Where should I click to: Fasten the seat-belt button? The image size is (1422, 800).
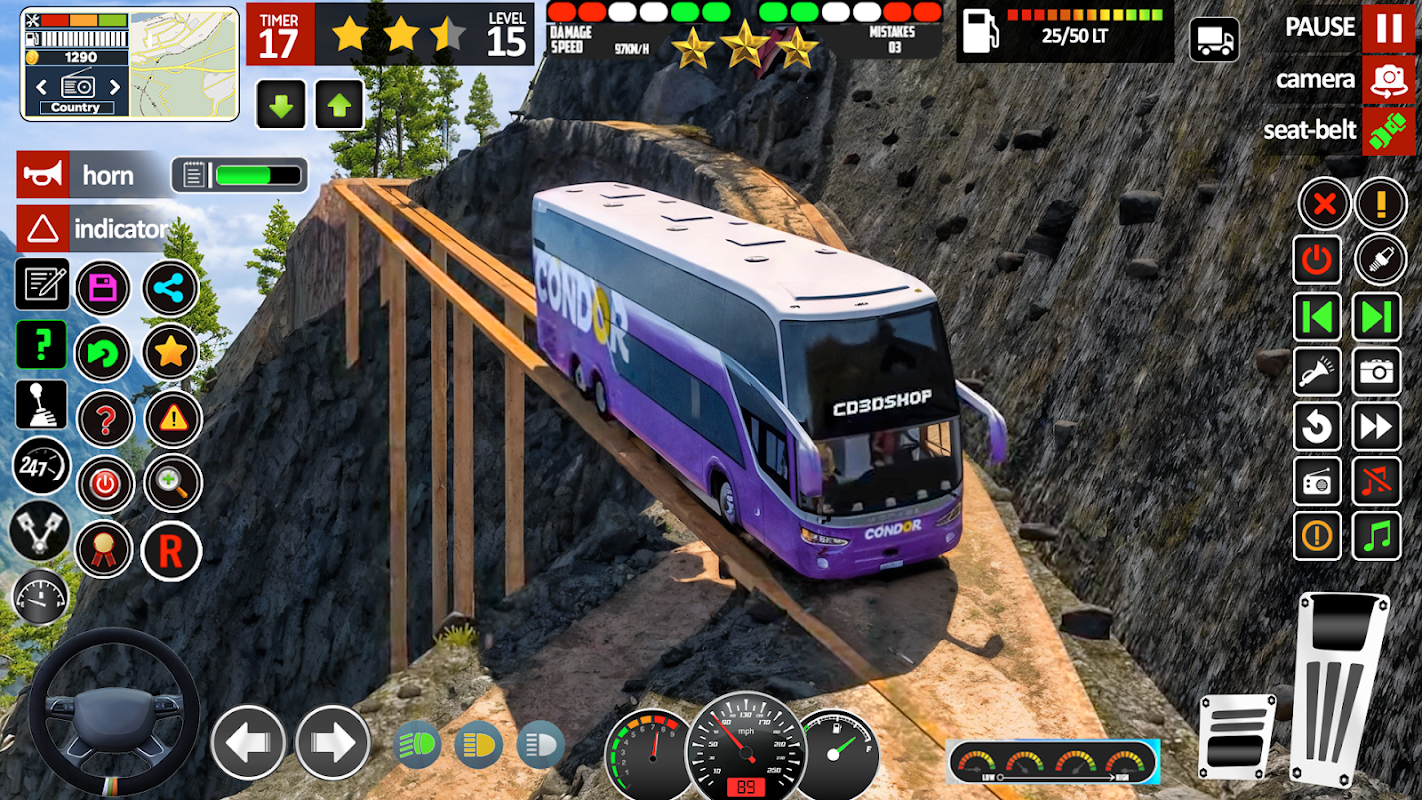pyautogui.click(x=1388, y=131)
